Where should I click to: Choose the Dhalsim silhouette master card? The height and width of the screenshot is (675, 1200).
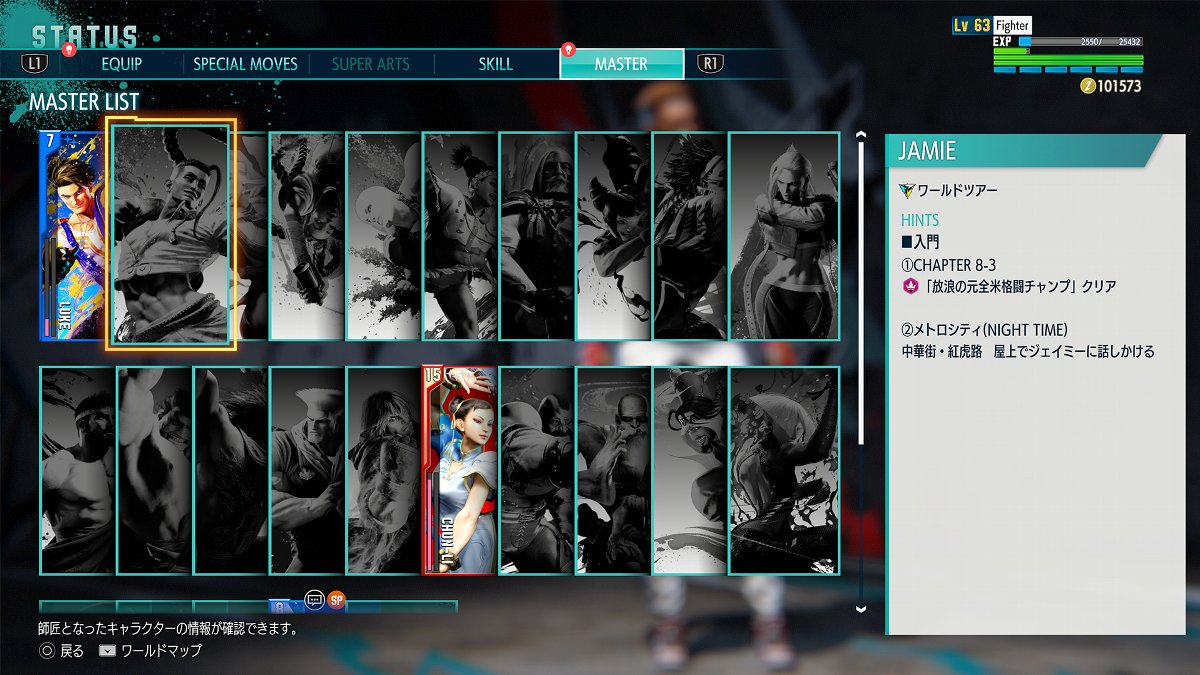[x=614, y=470]
